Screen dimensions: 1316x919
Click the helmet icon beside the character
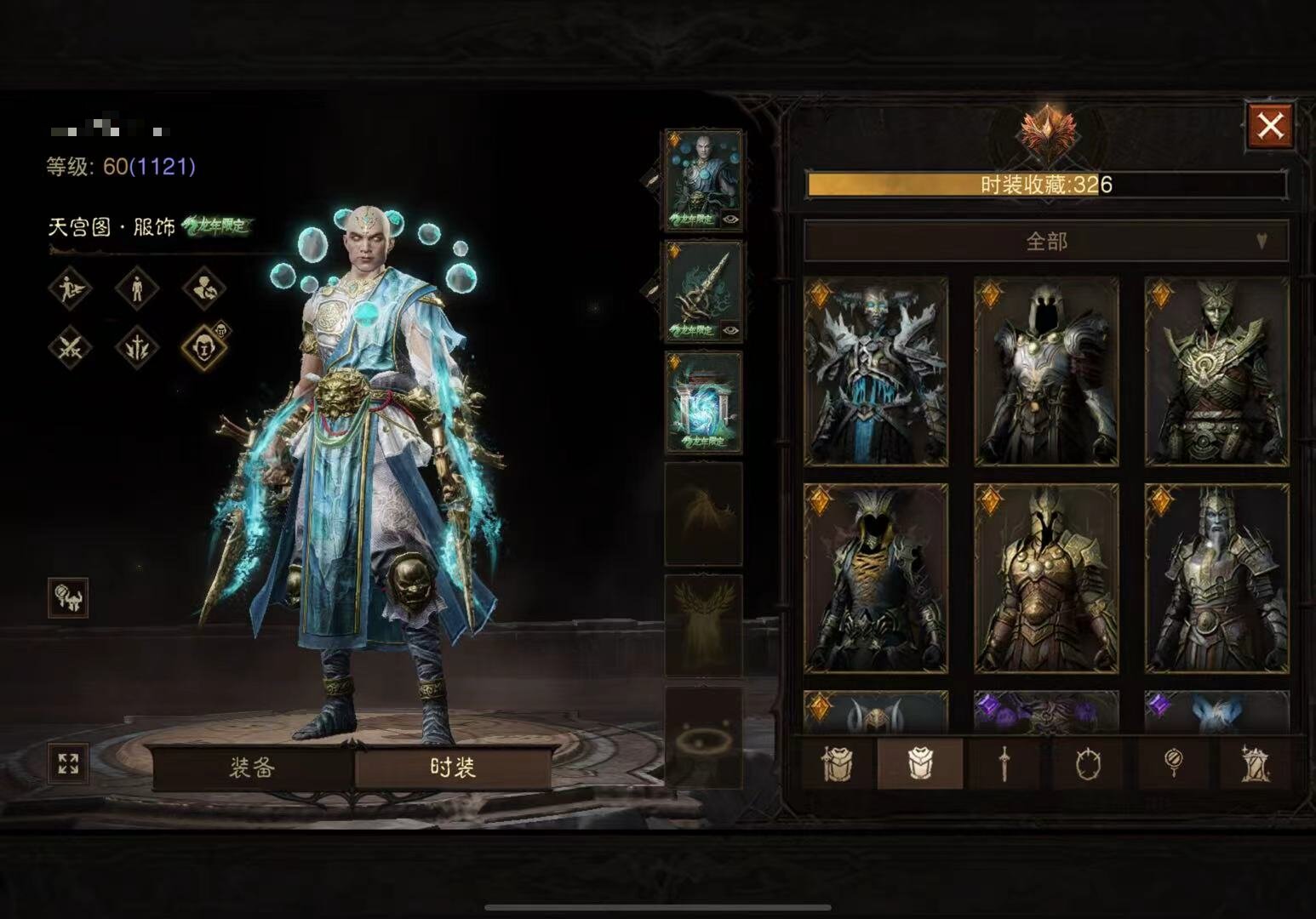point(68,598)
